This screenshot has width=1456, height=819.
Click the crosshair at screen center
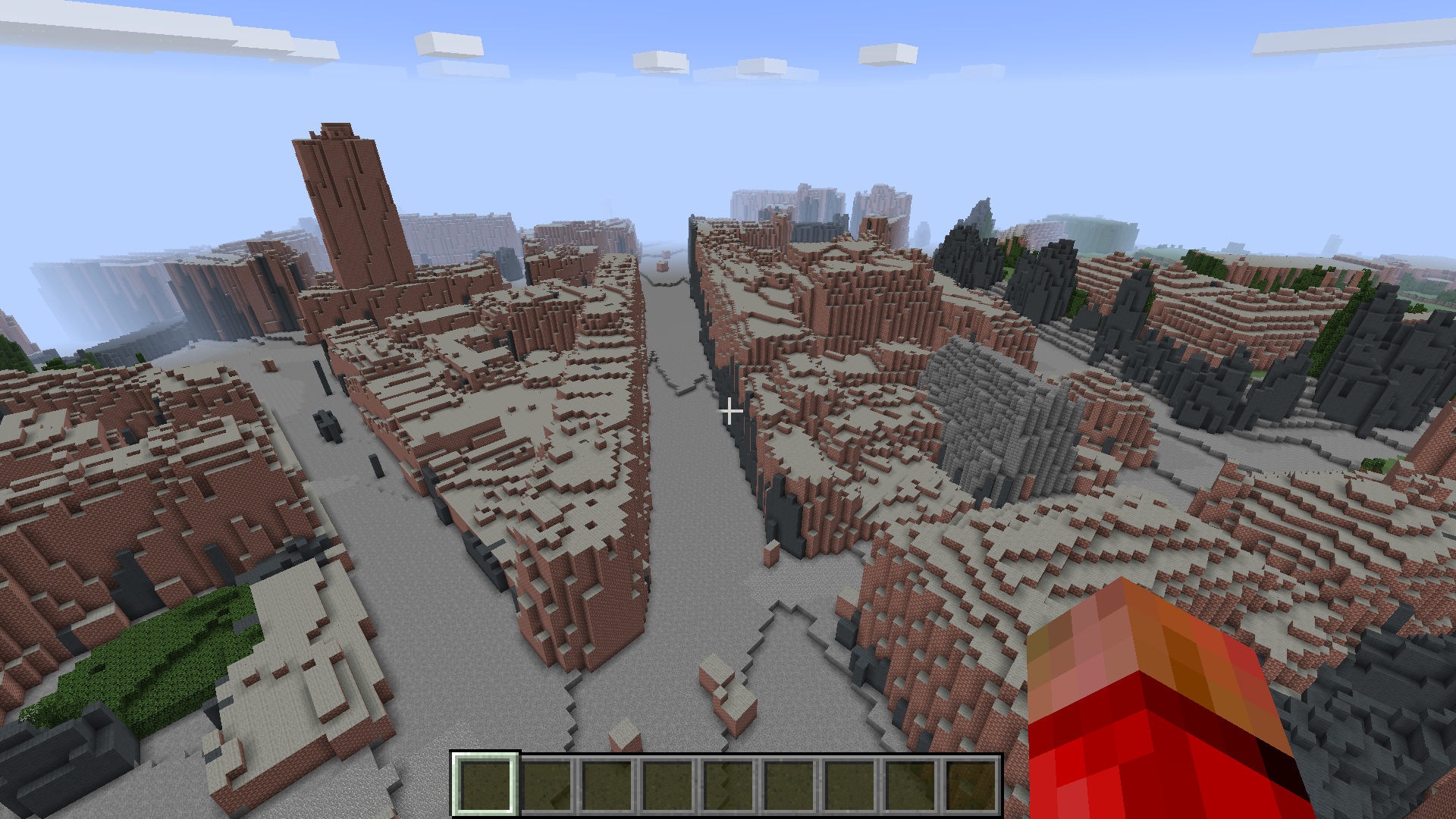click(x=730, y=409)
